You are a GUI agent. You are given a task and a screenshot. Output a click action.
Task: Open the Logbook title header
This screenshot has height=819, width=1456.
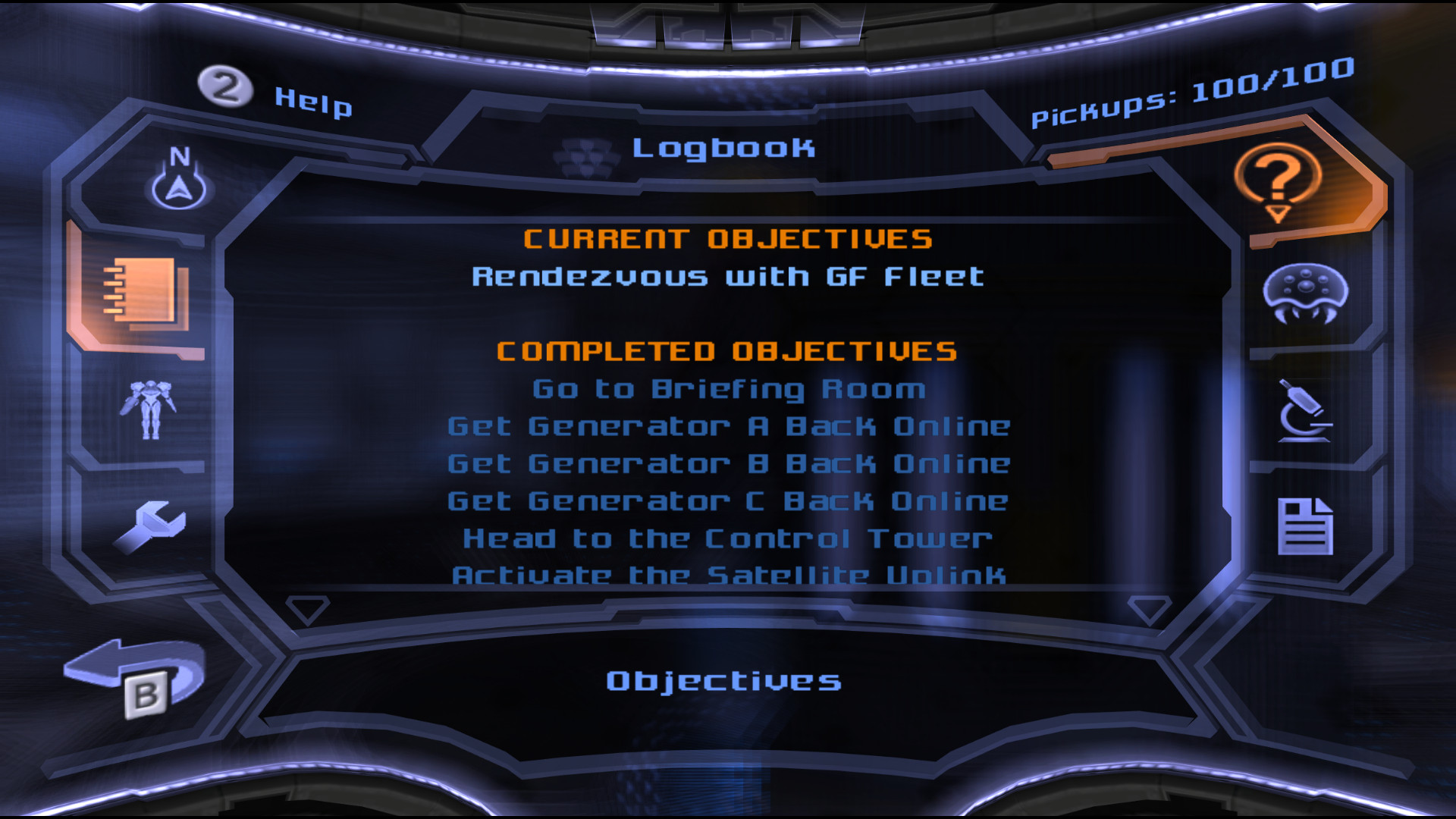[725, 149]
